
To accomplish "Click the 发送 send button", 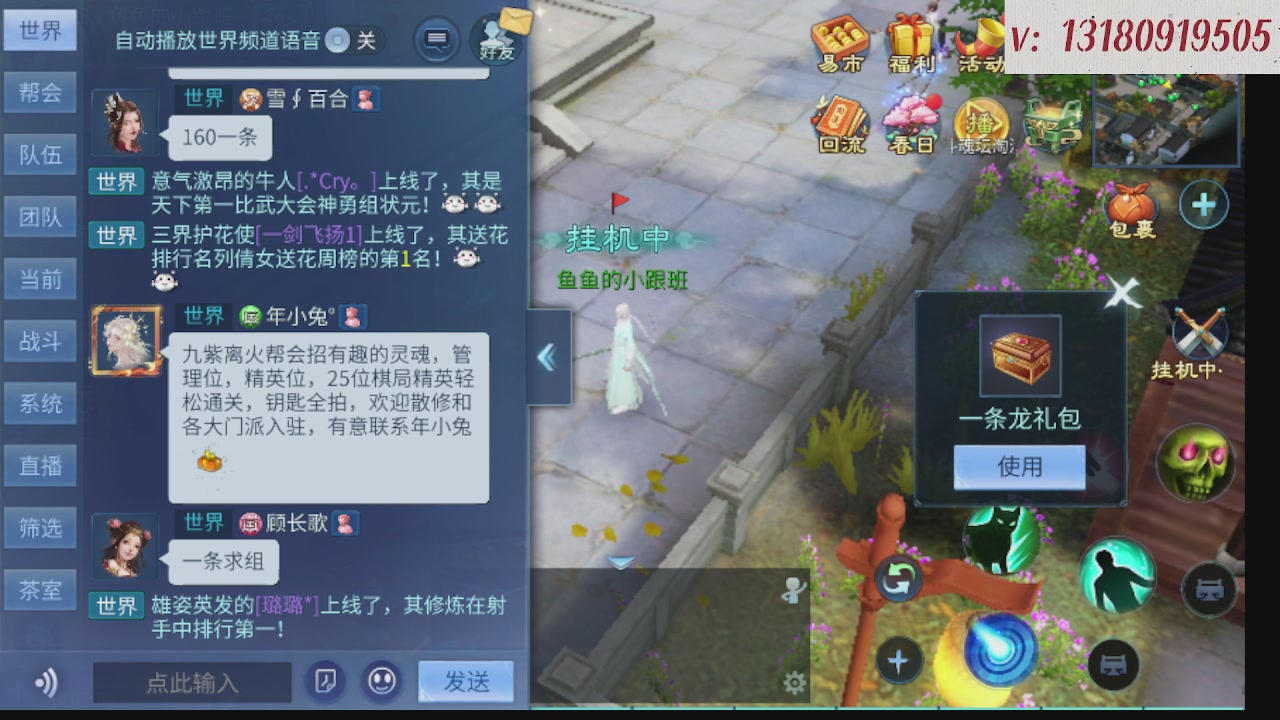I will pos(465,682).
